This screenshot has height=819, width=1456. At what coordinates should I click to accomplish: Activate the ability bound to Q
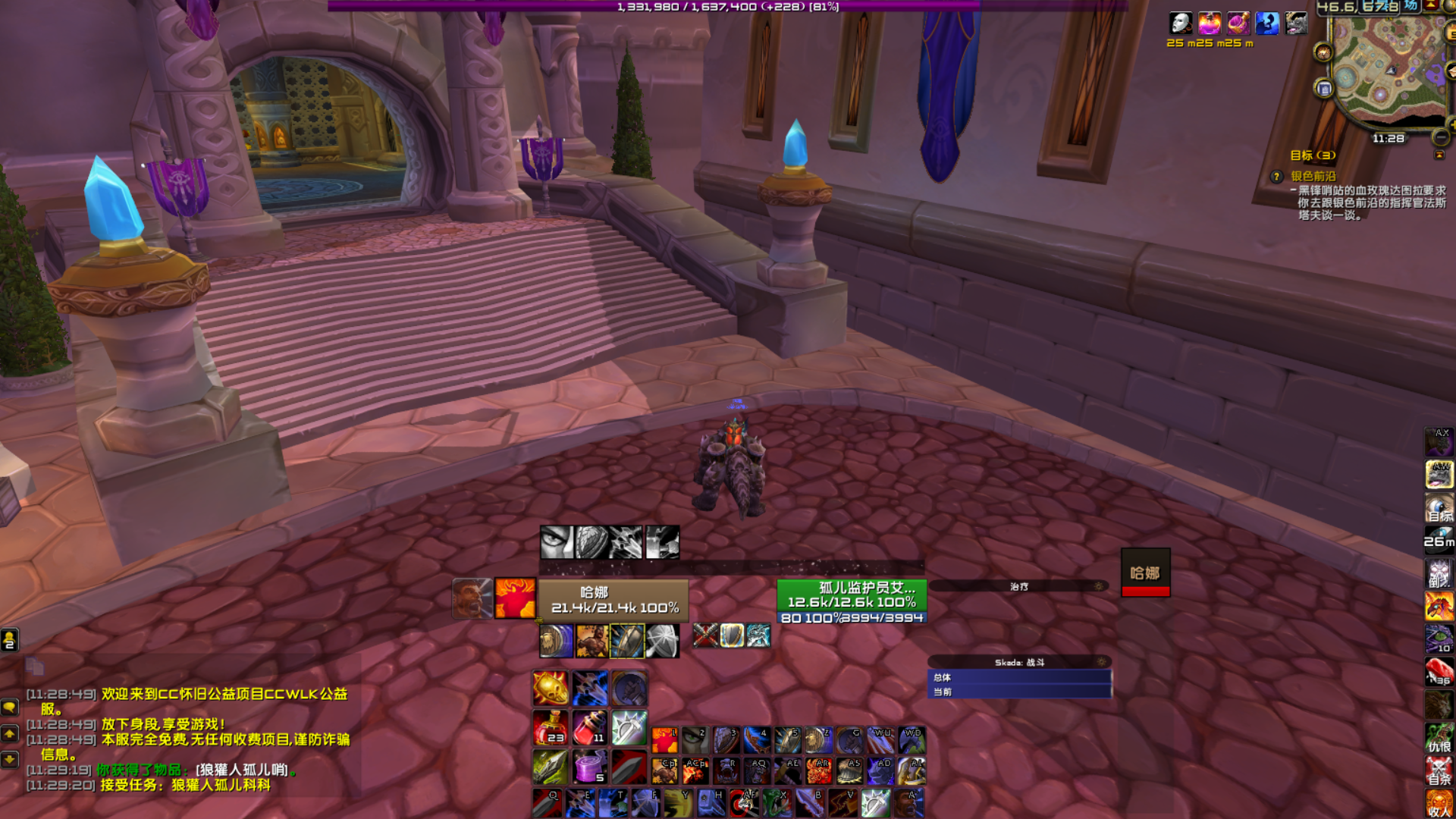pyautogui.click(x=546, y=804)
